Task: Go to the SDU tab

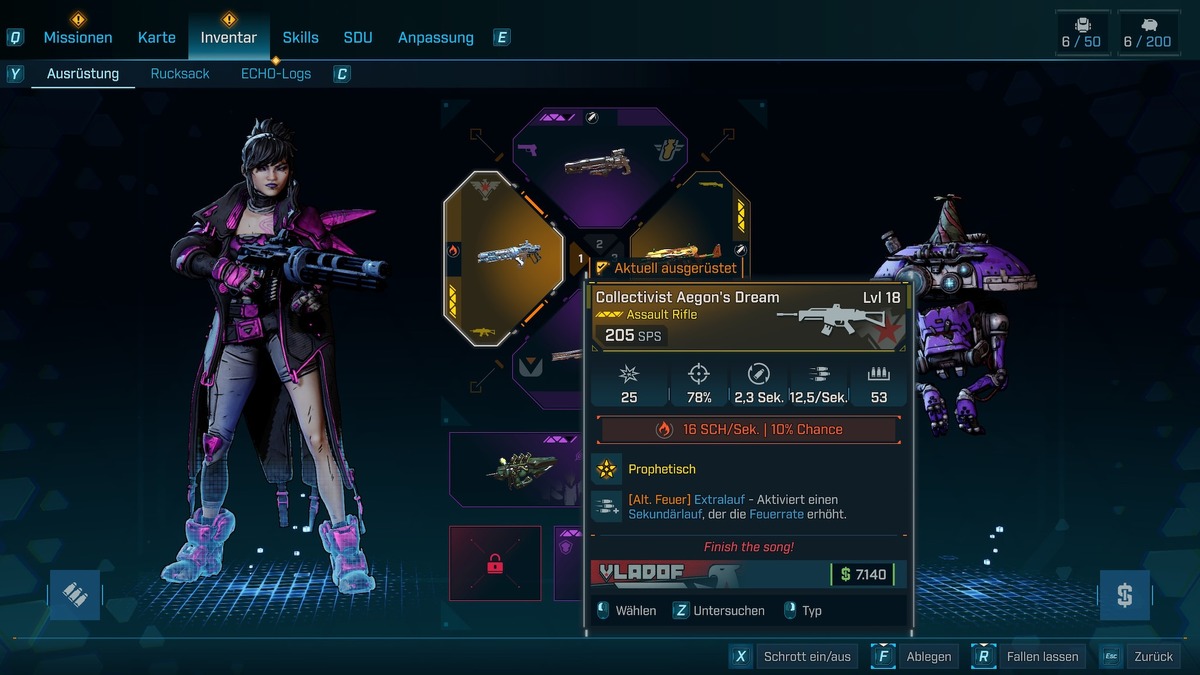Action: click(x=357, y=38)
